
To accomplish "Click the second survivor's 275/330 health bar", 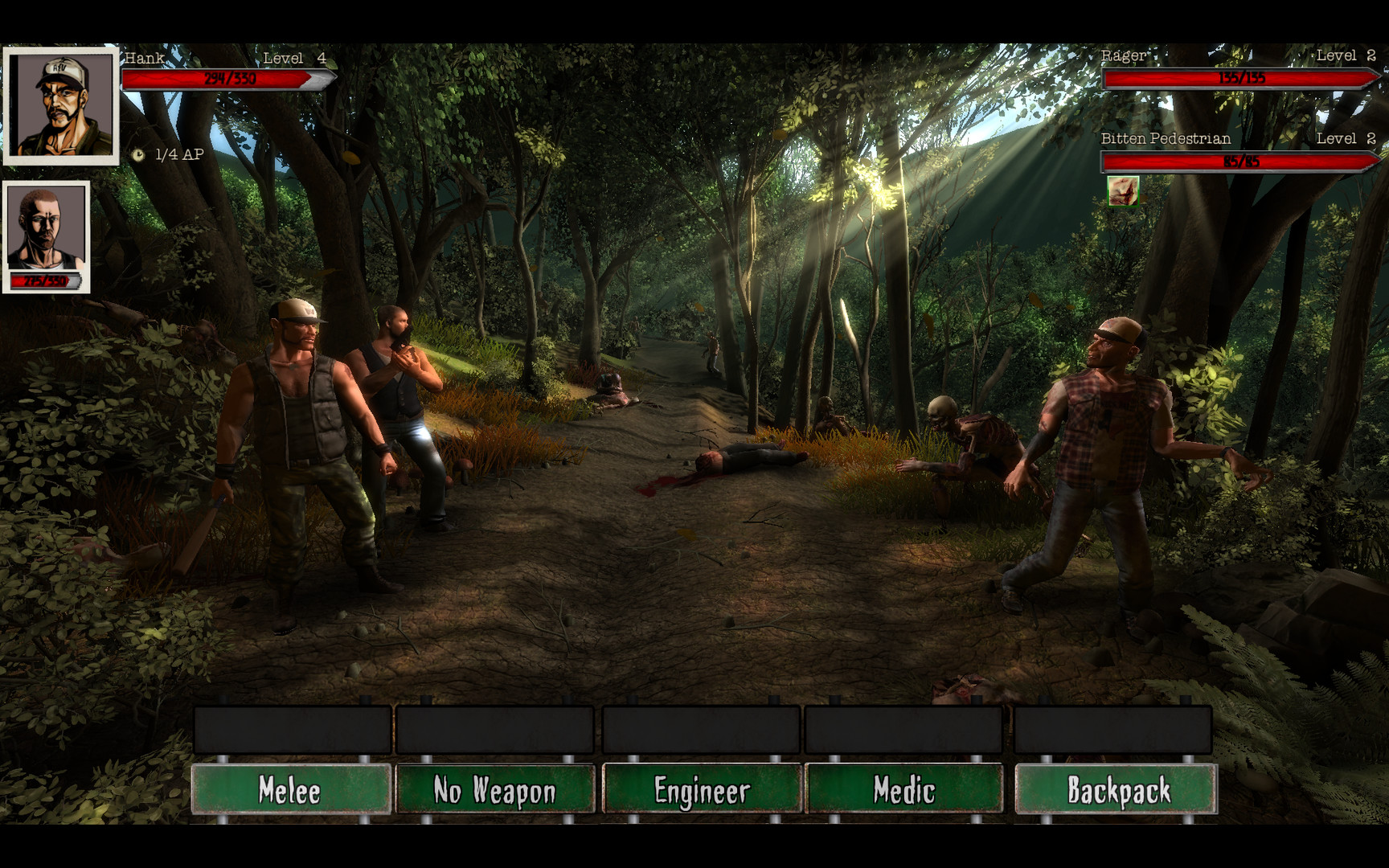I will [x=46, y=280].
